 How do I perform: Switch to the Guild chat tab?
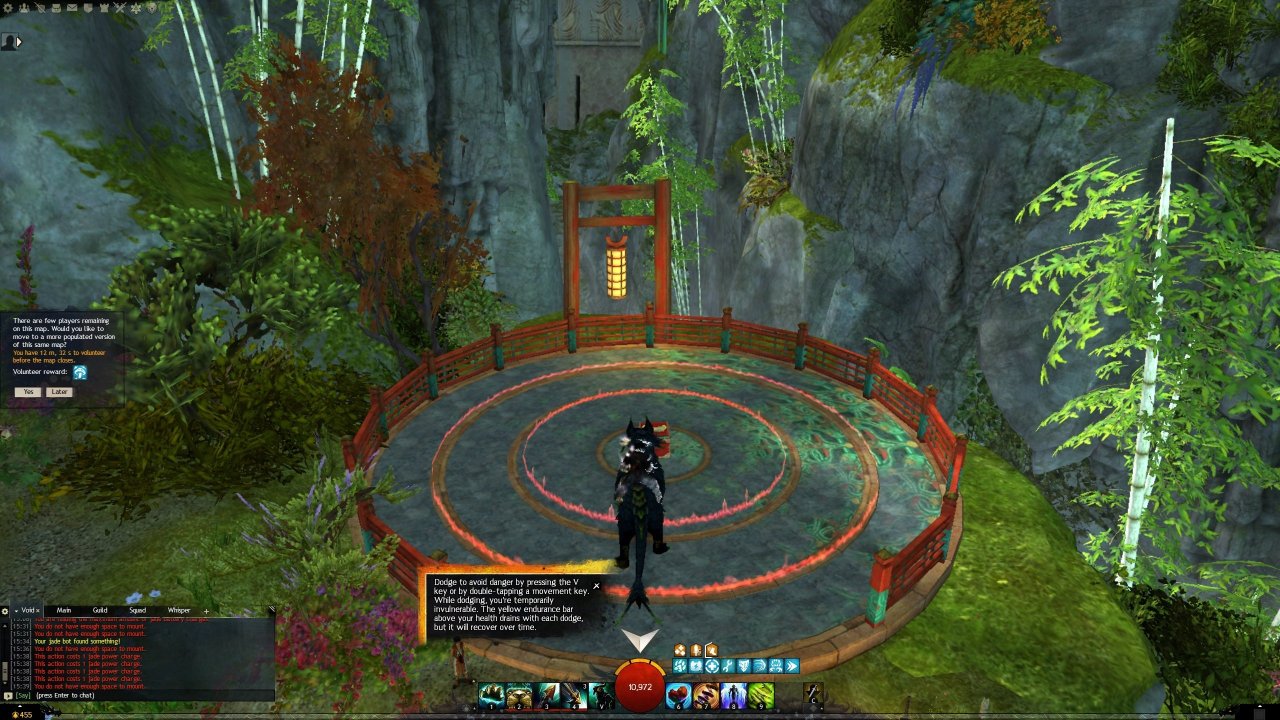pos(100,610)
